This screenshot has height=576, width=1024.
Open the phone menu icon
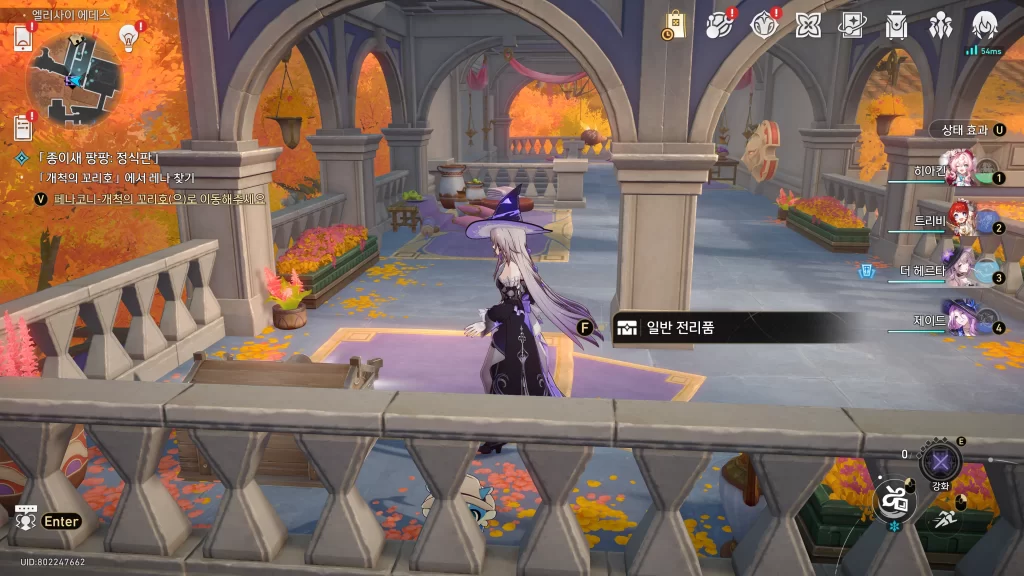click(24, 38)
